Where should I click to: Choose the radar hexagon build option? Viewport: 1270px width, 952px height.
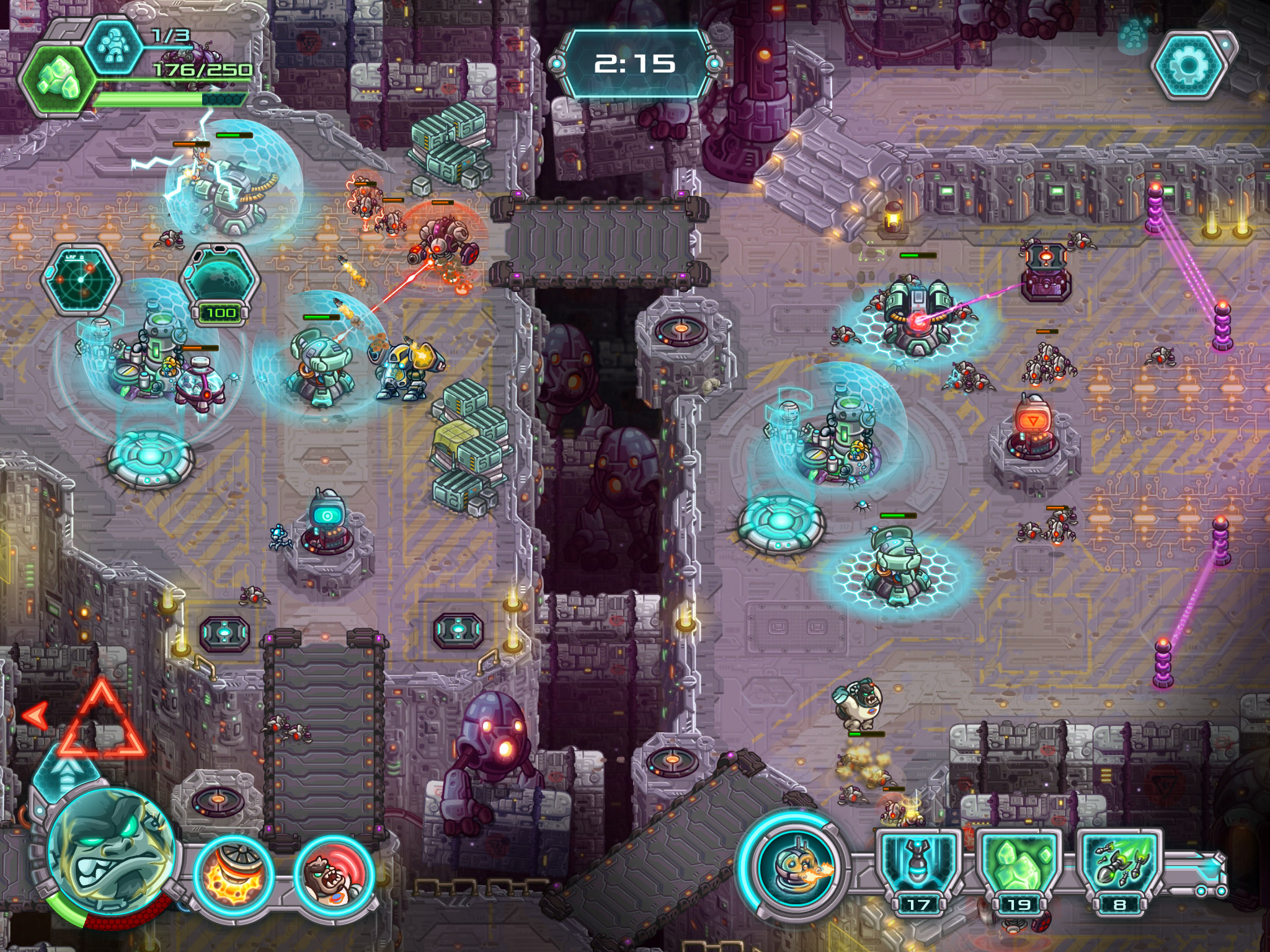pos(81,280)
